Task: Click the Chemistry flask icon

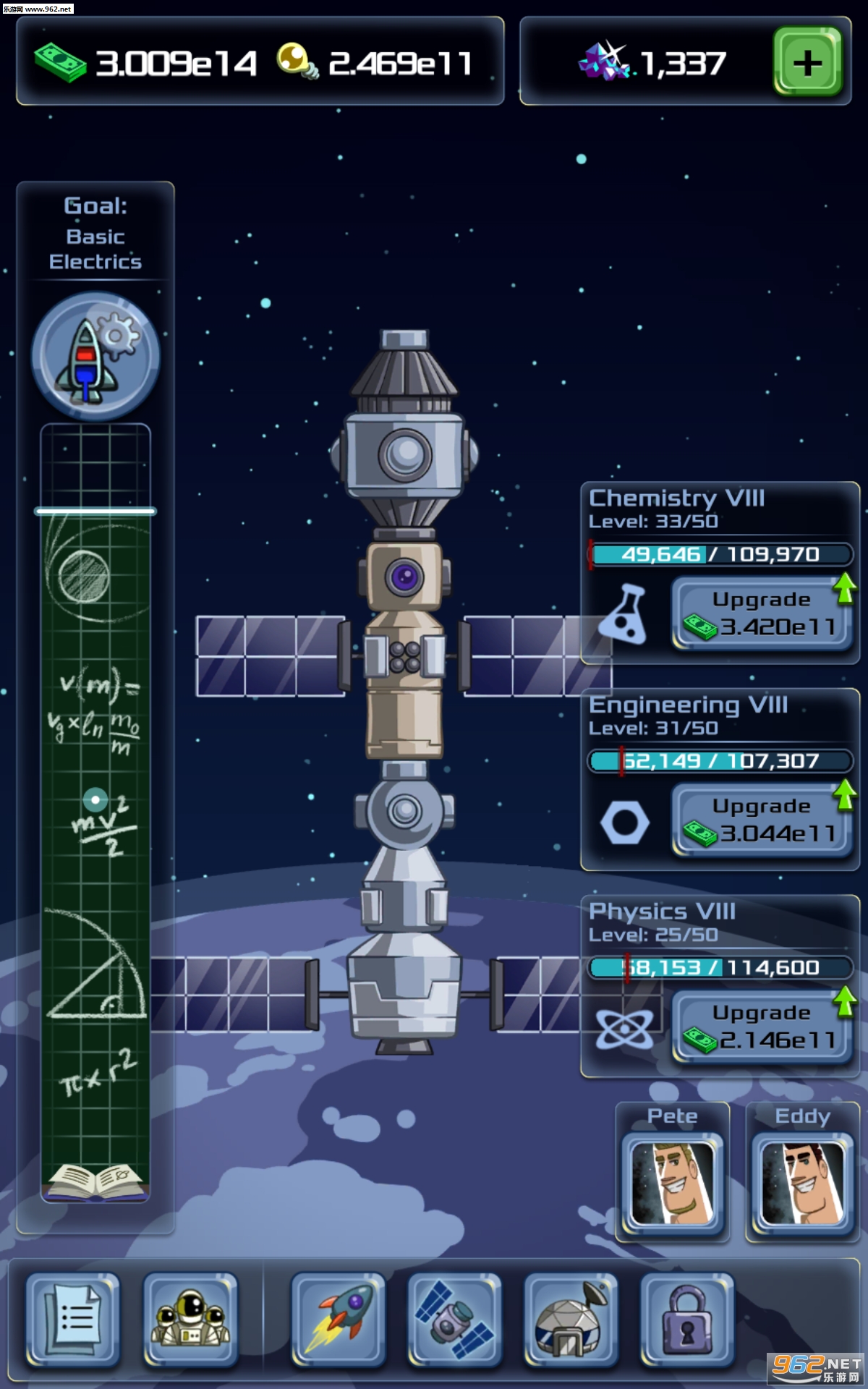Action: 624,615
